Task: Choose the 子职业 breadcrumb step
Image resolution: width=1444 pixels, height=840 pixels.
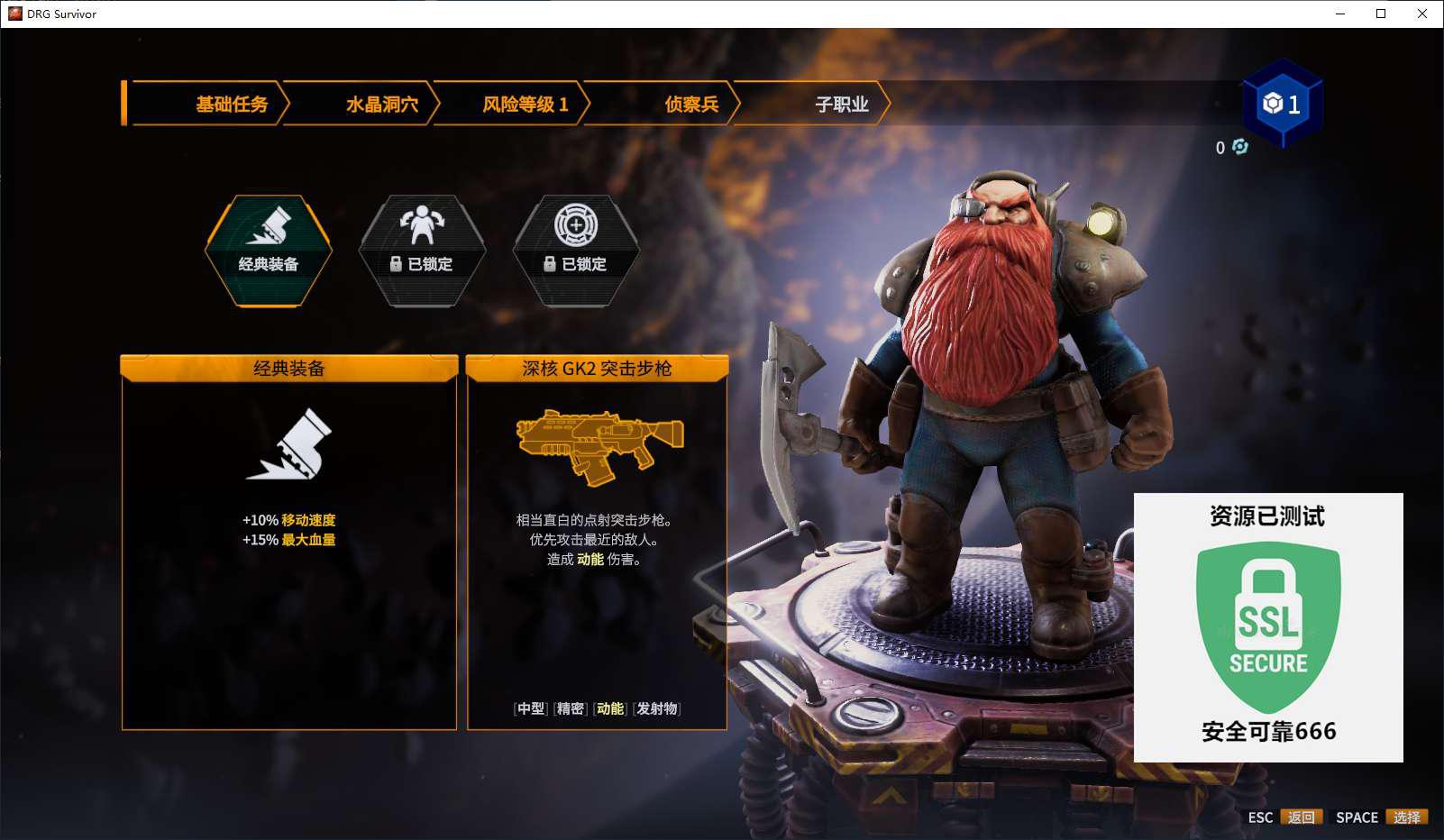Action: point(841,105)
